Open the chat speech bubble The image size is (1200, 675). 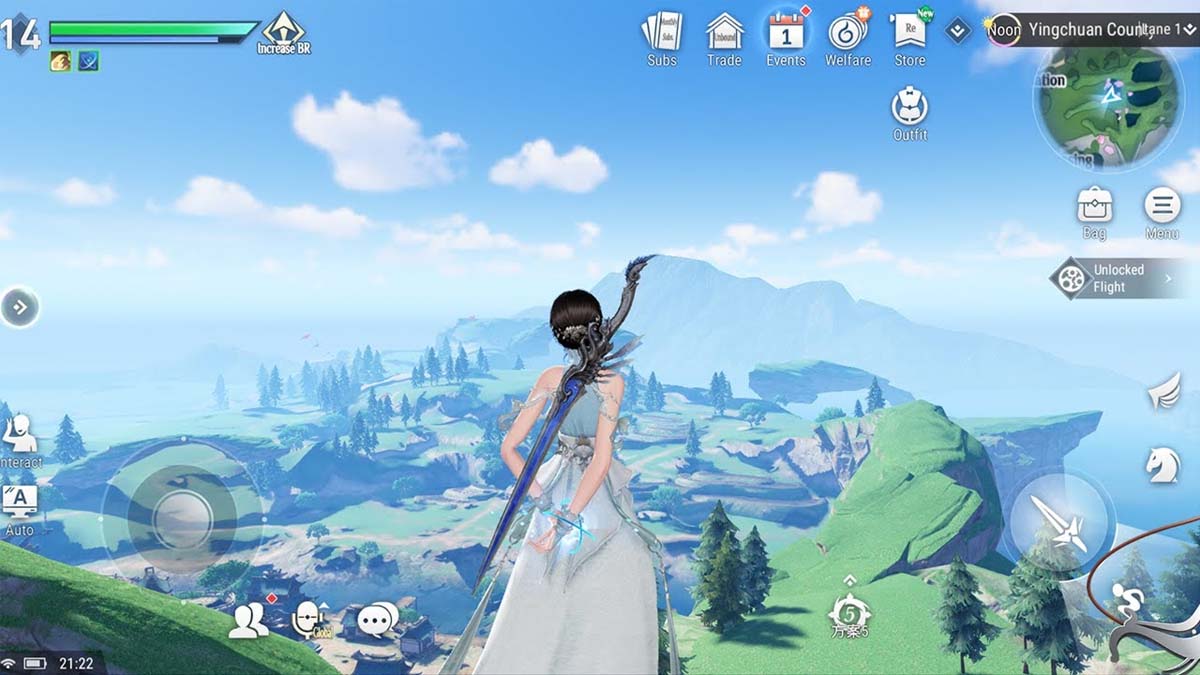378,621
